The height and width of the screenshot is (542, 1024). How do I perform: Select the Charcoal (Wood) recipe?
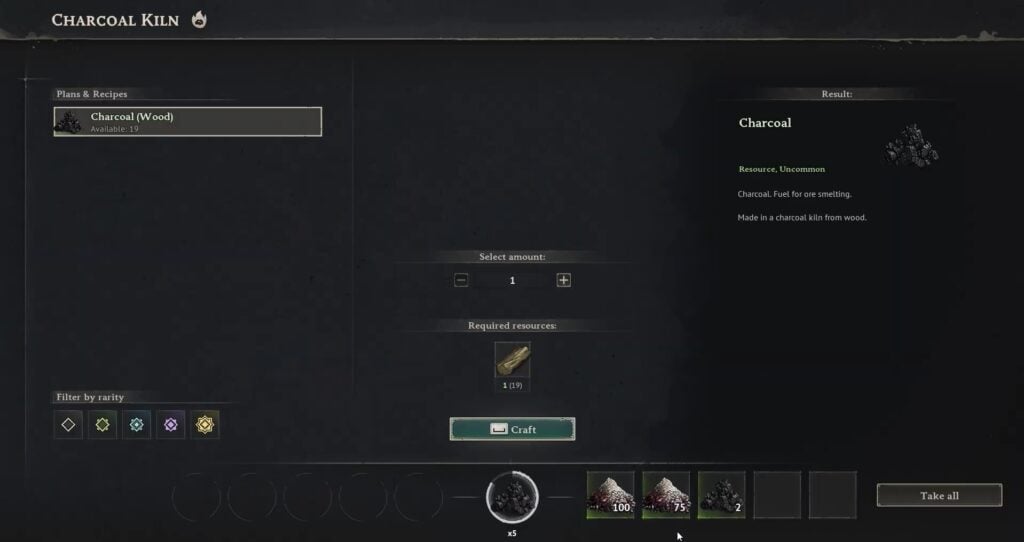click(x=188, y=121)
